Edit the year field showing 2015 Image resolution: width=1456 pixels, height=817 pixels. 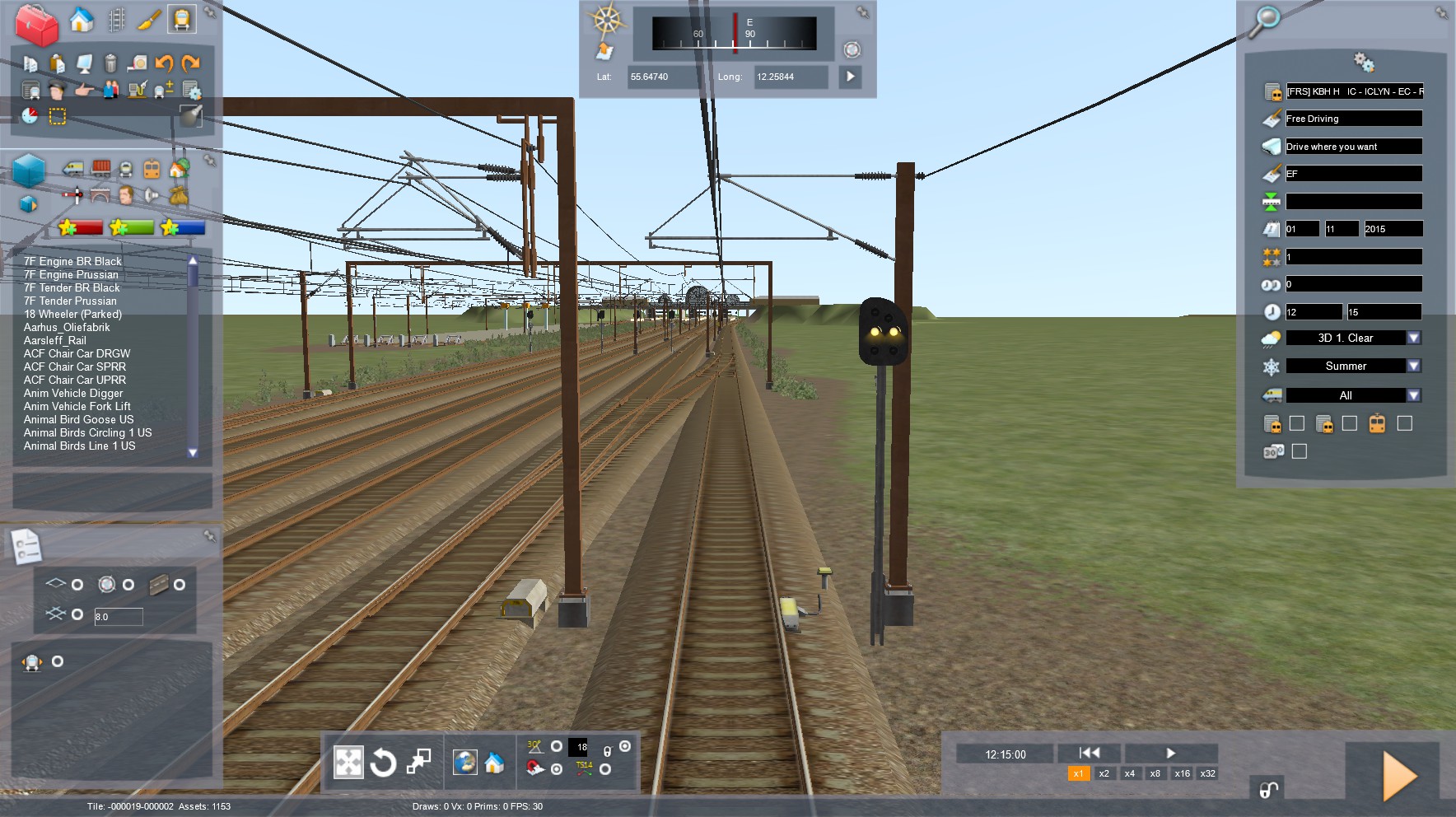1392,229
